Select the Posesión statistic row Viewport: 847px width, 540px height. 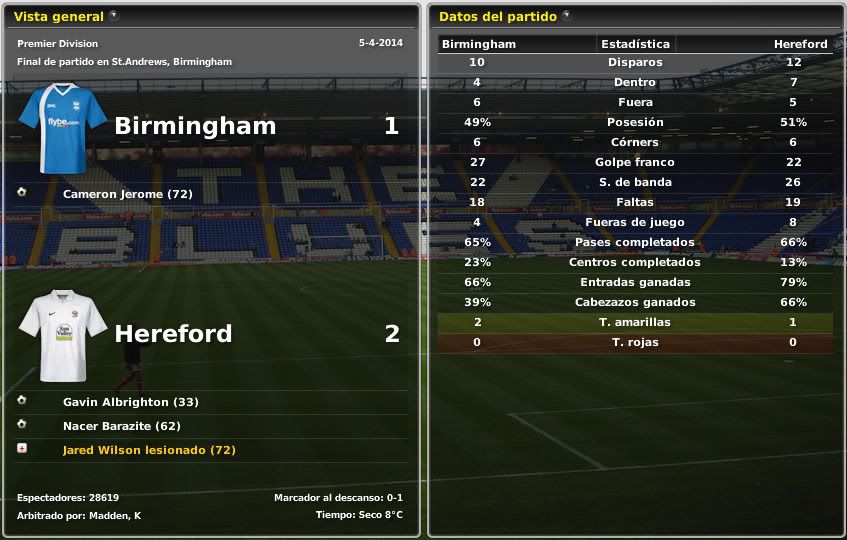click(x=635, y=122)
